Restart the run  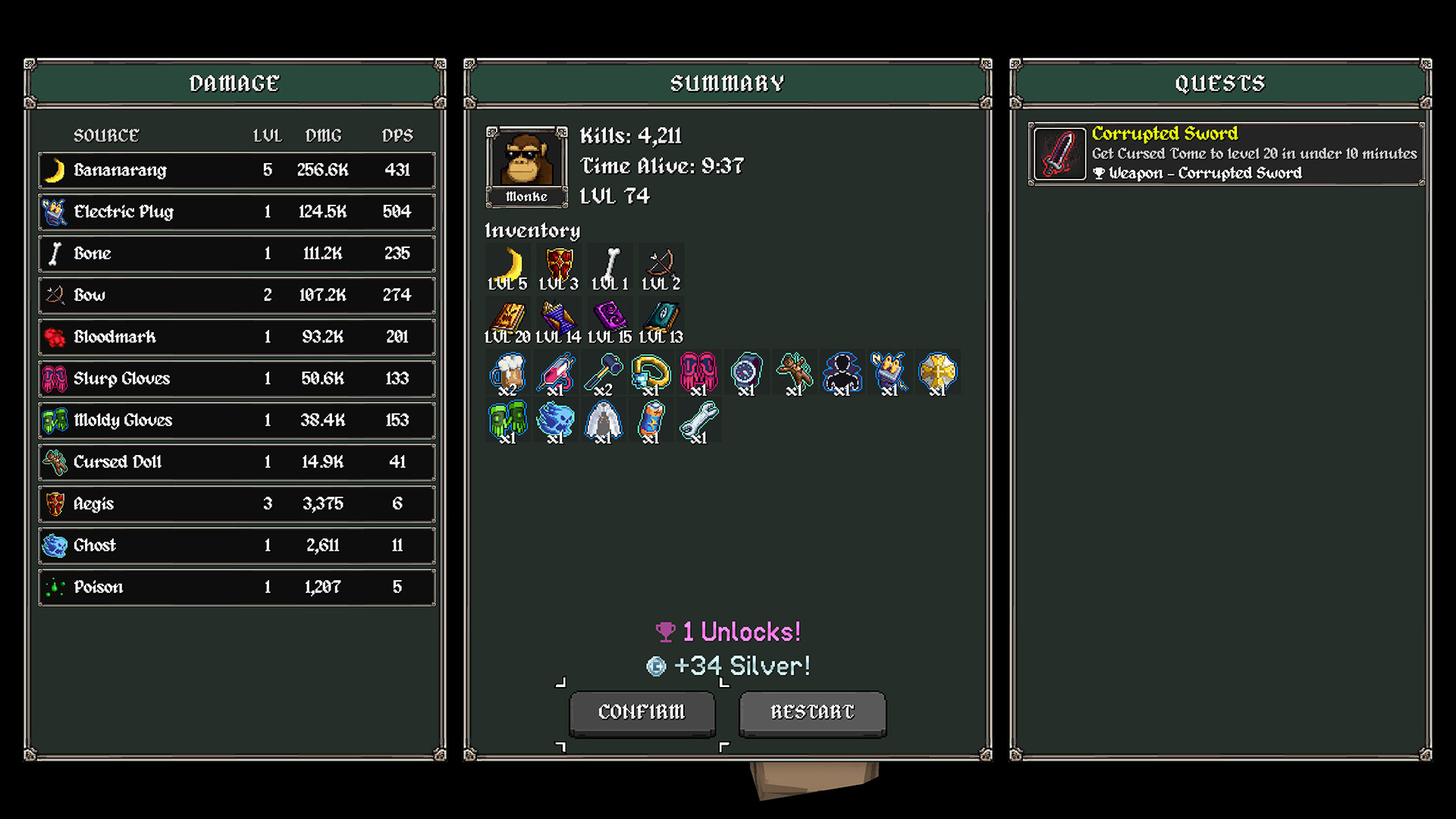click(x=812, y=712)
